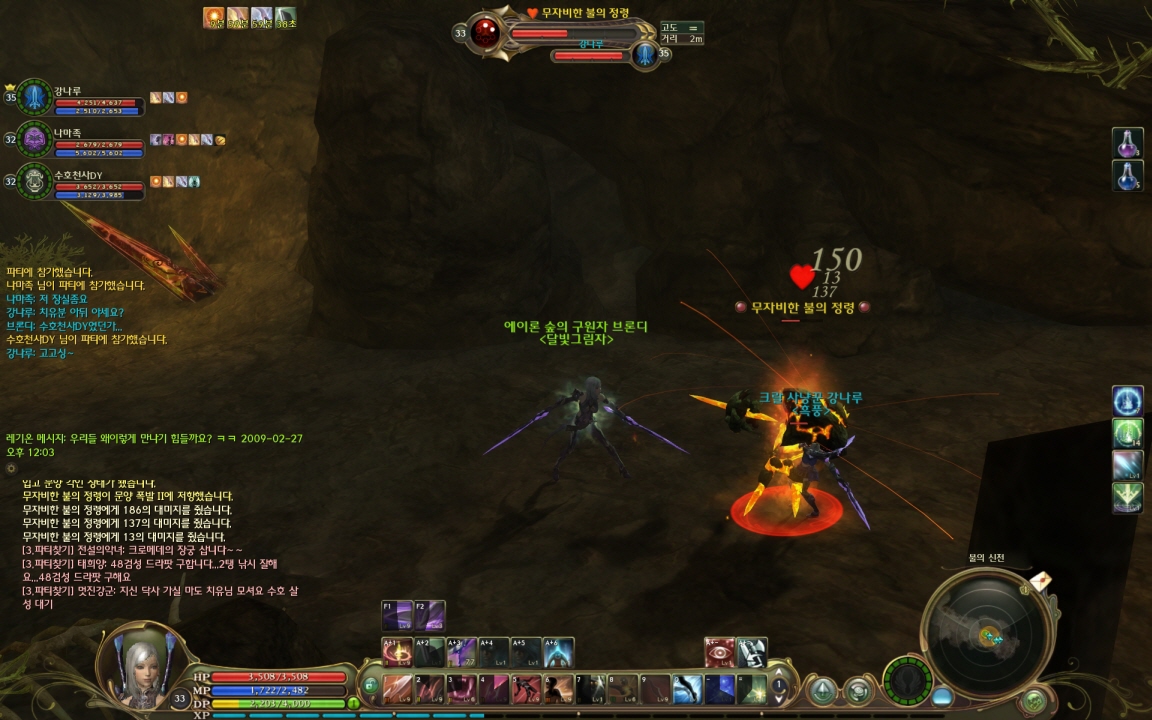The width and height of the screenshot is (1152, 720).
Task: Trigger the red eye skill icon
Action: (x=720, y=652)
